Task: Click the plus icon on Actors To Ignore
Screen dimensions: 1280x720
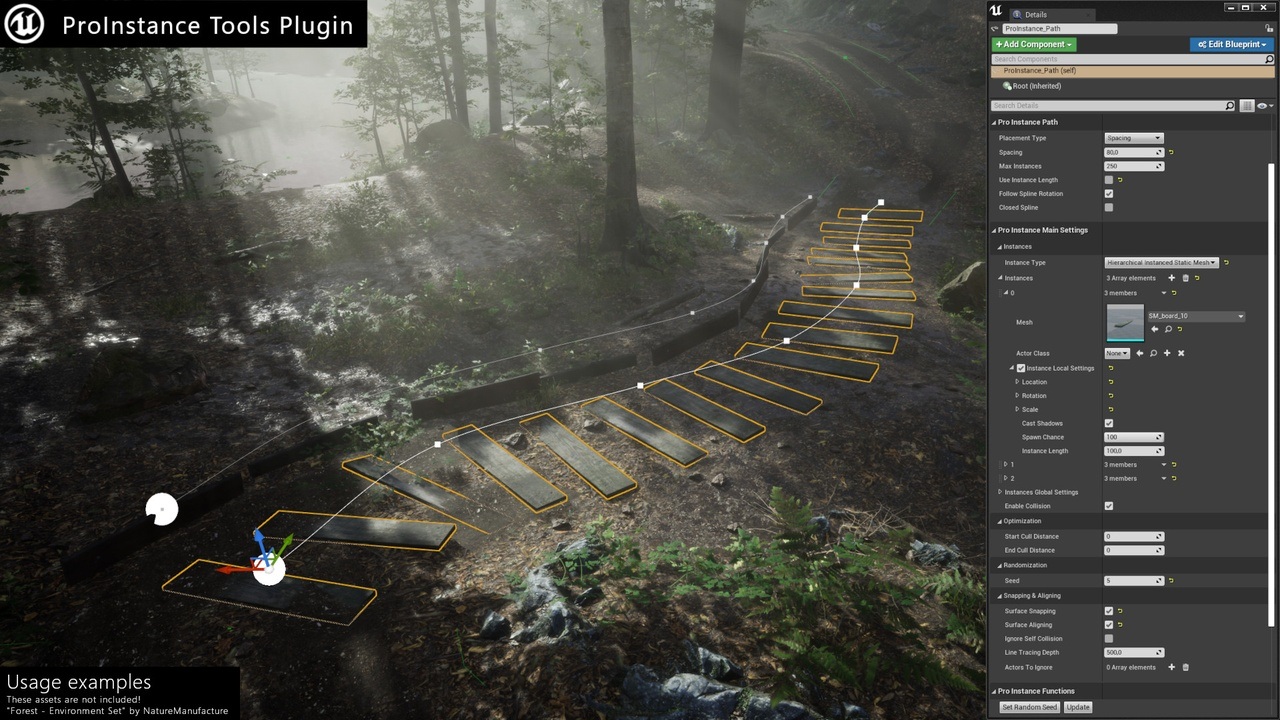Action: 1171,667
